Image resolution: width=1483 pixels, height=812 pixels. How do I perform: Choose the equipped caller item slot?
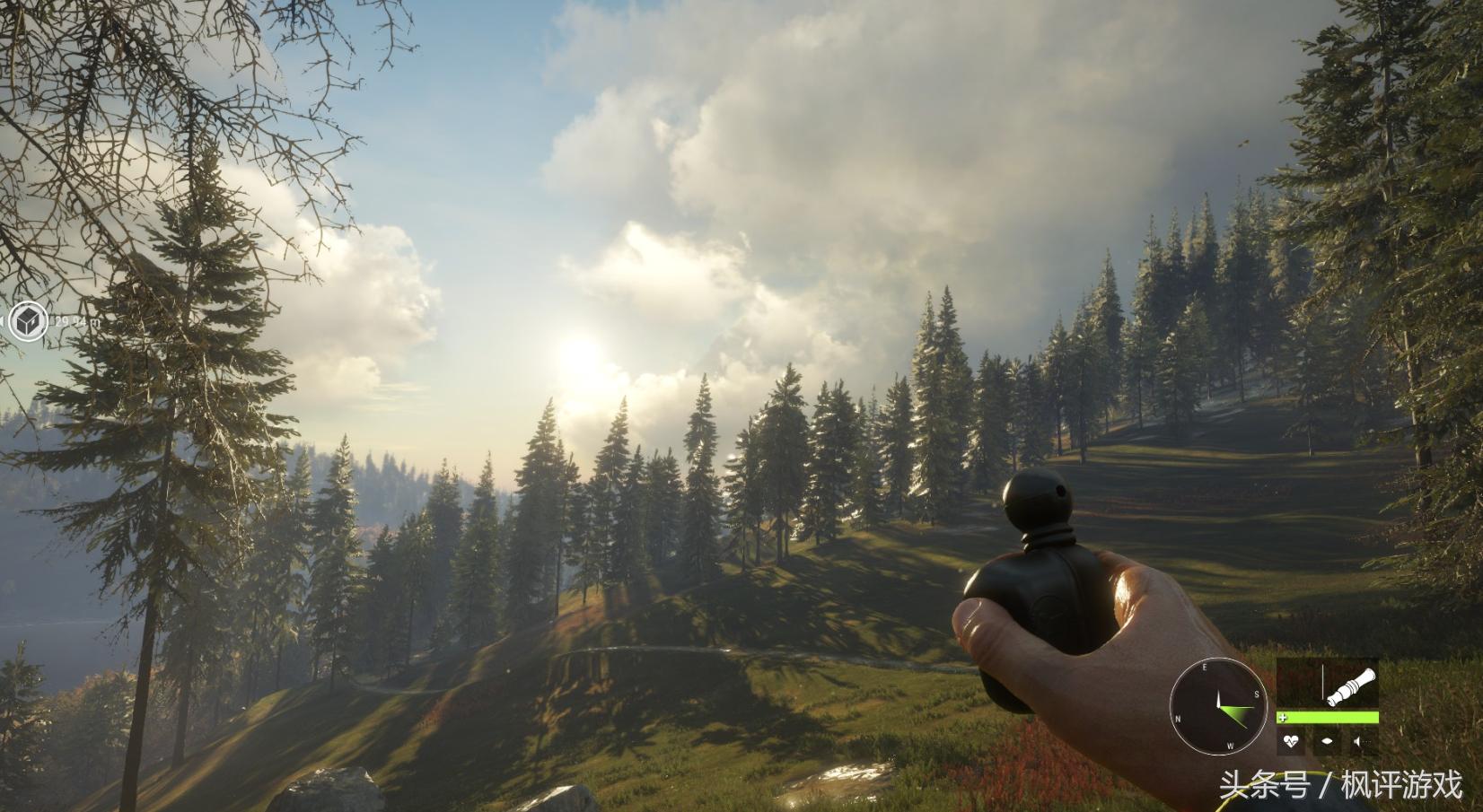tap(1327, 685)
